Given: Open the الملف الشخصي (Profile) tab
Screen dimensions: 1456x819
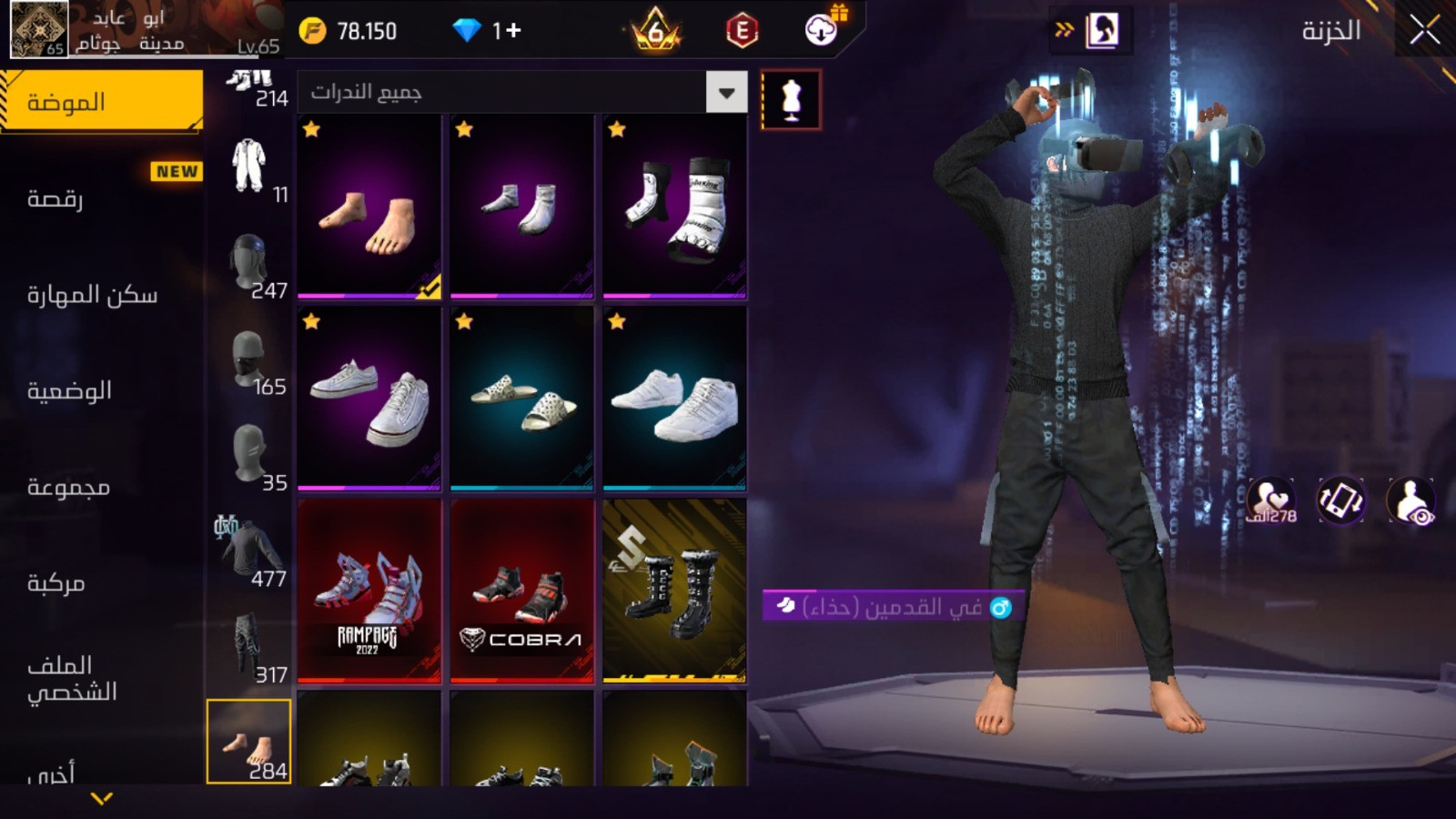Looking at the screenshot, I should point(72,678).
